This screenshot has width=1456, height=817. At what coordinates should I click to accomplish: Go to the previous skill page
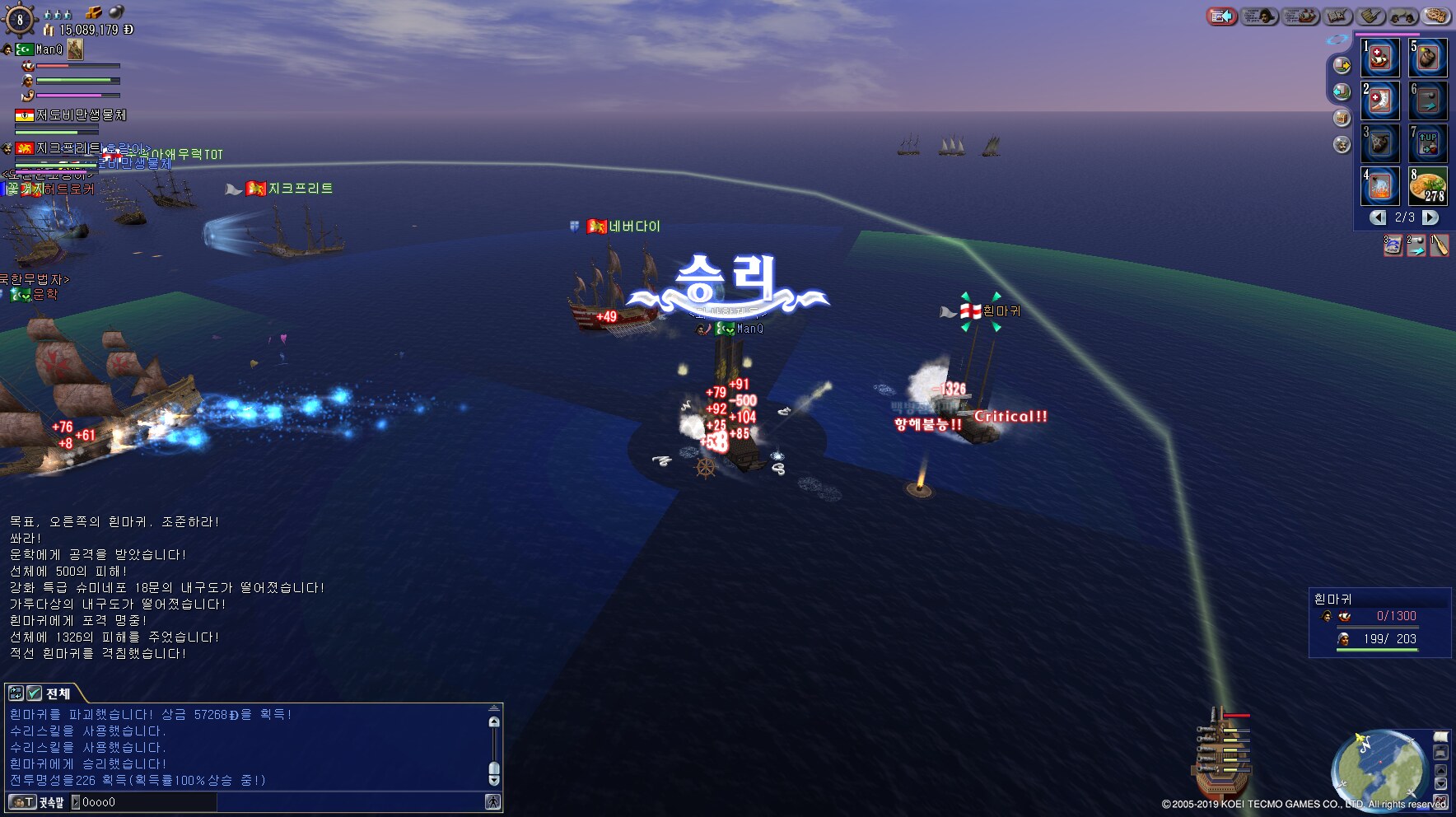click(x=1378, y=217)
